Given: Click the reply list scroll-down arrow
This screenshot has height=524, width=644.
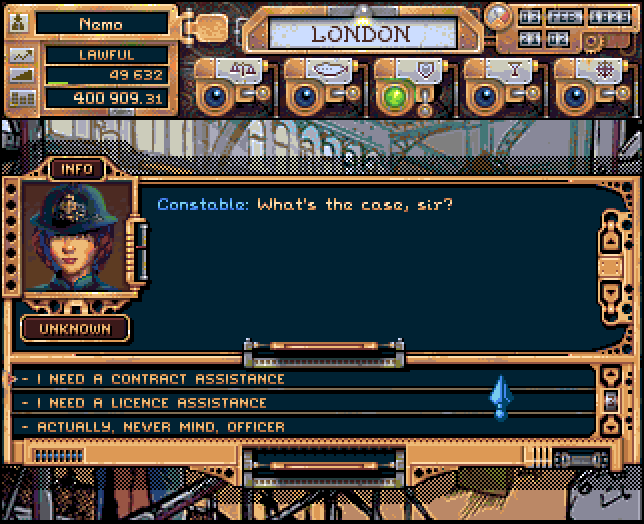Looking at the screenshot, I should tap(610, 426).
